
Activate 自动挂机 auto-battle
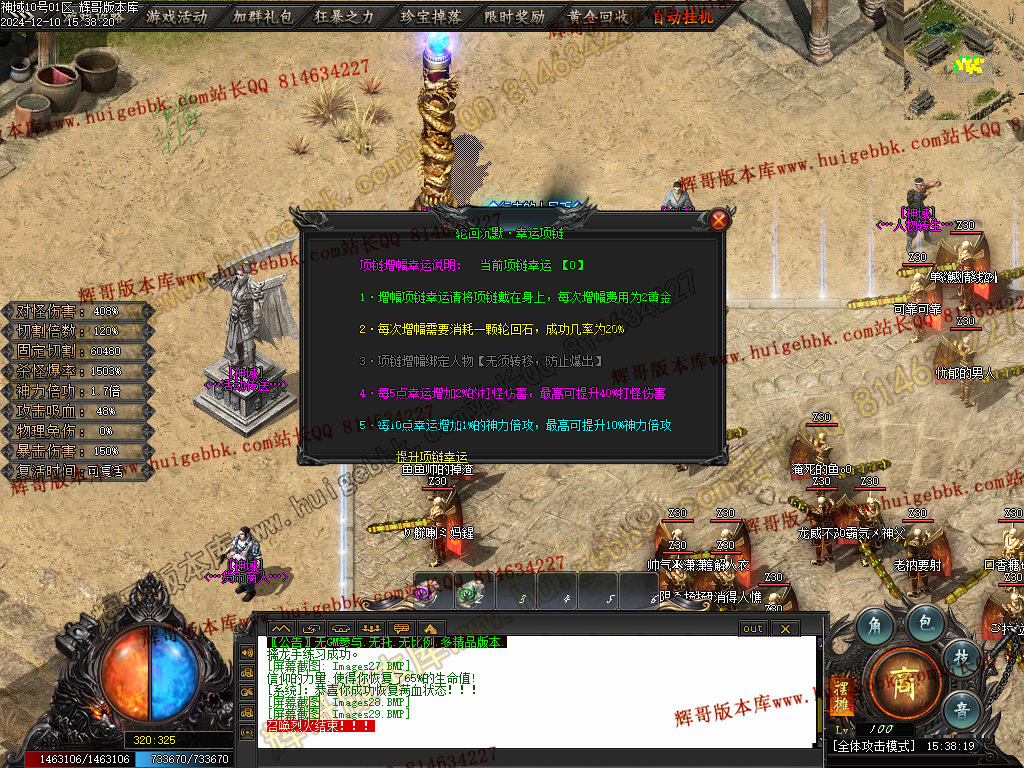[x=684, y=16]
